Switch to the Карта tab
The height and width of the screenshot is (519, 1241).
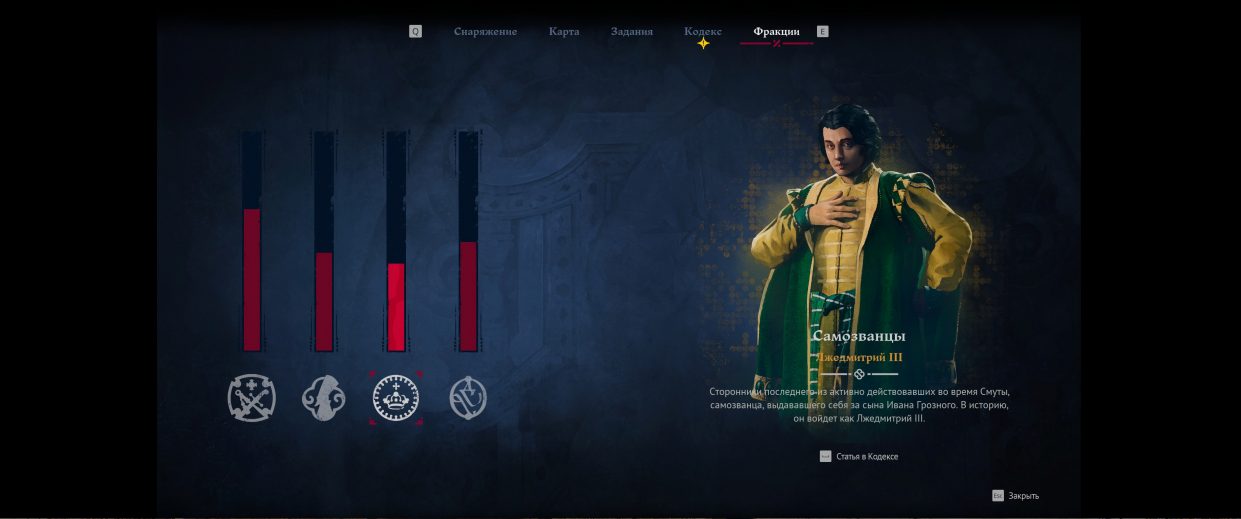(x=564, y=32)
